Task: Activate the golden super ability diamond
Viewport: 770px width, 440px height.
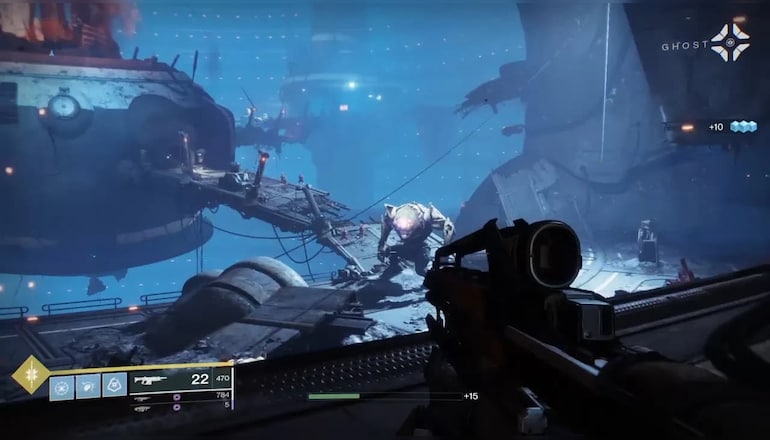Action: (30, 375)
